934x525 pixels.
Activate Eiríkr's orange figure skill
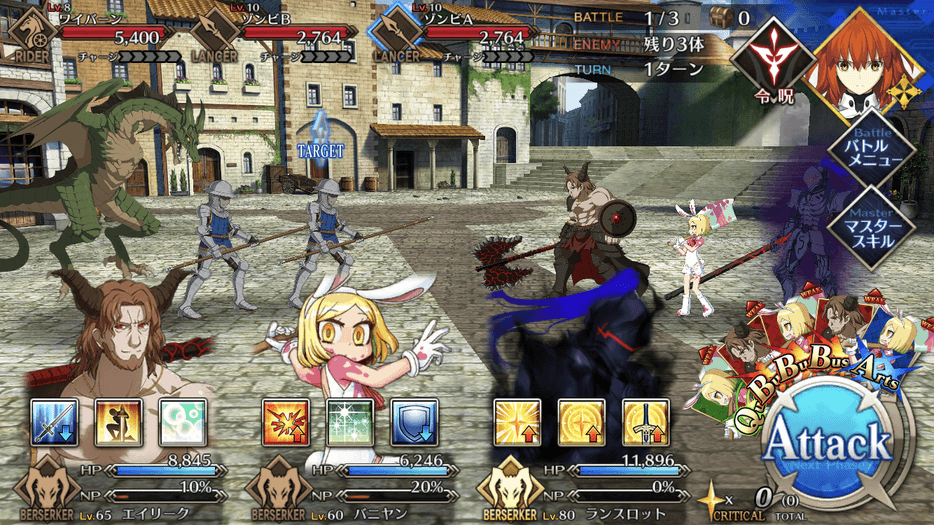[118, 423]
